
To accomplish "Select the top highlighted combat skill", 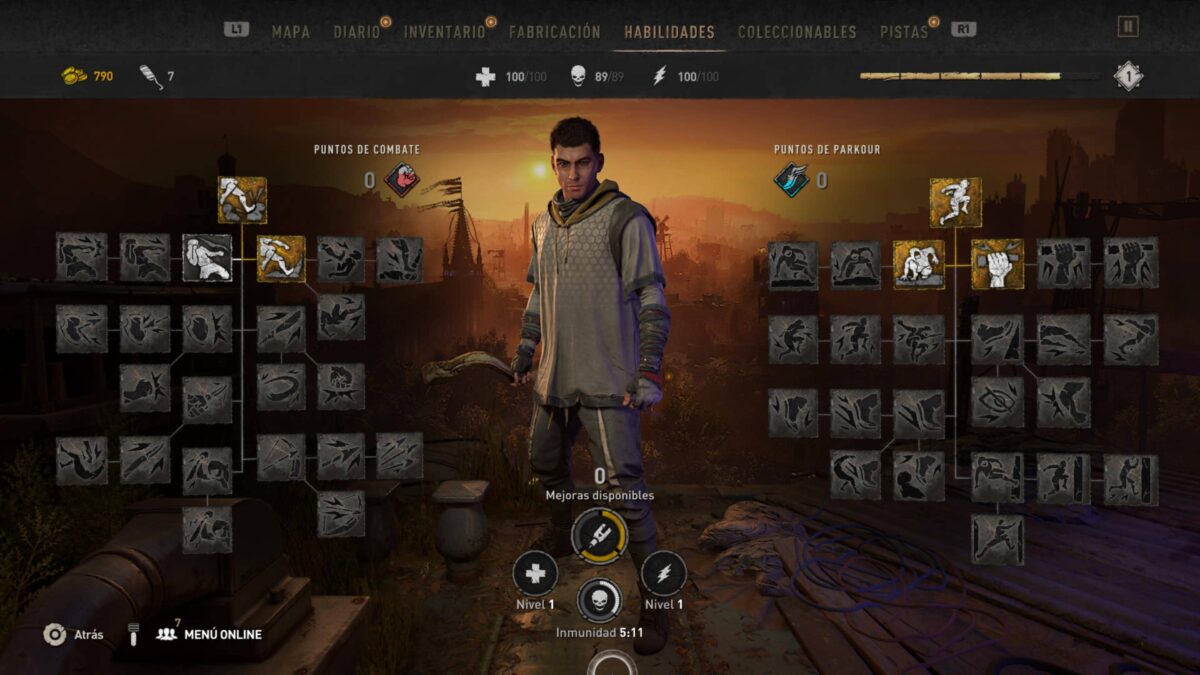I will [x=242, y=200].
